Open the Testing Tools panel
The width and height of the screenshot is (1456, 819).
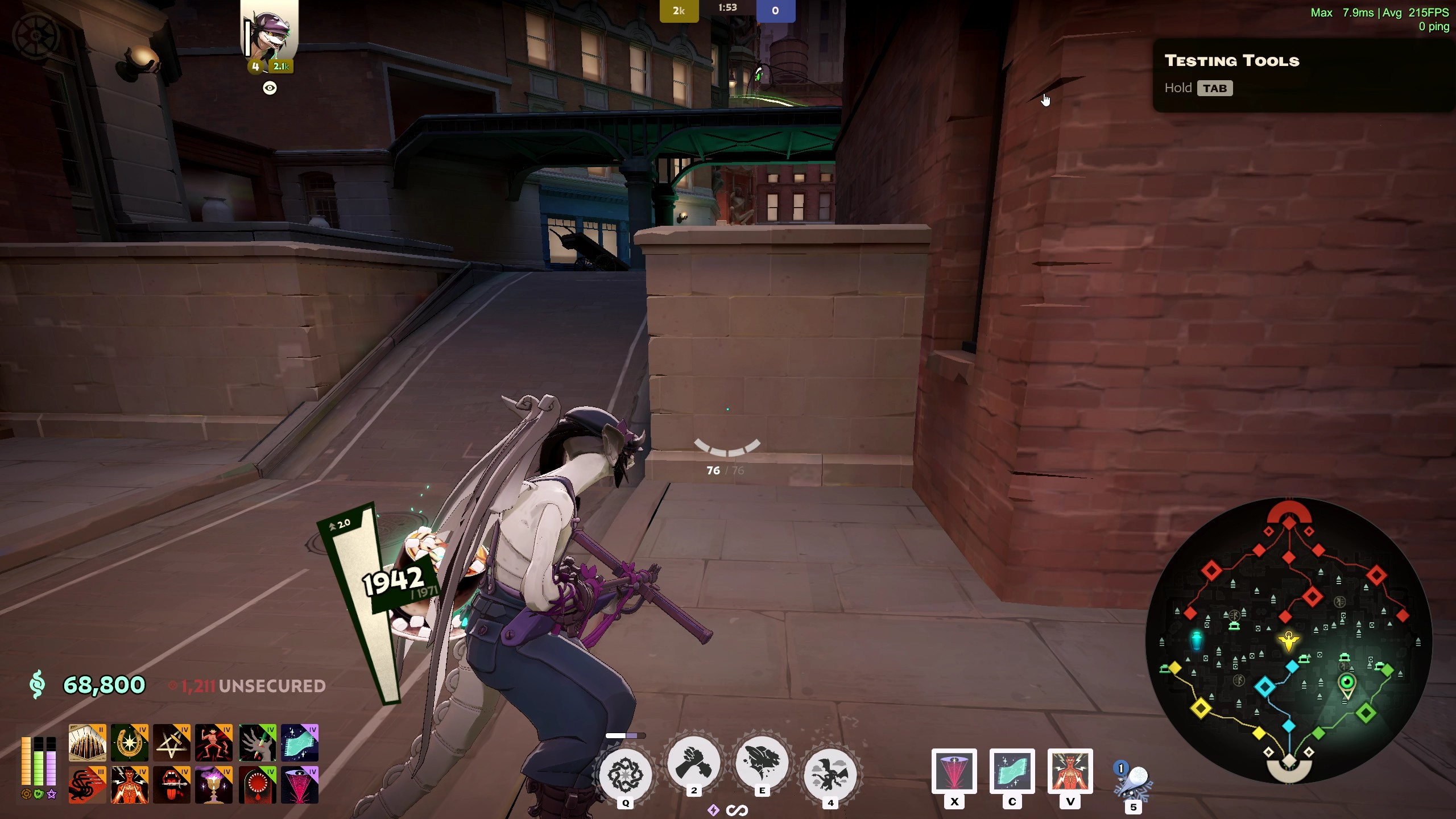(x=1231, y=61)
